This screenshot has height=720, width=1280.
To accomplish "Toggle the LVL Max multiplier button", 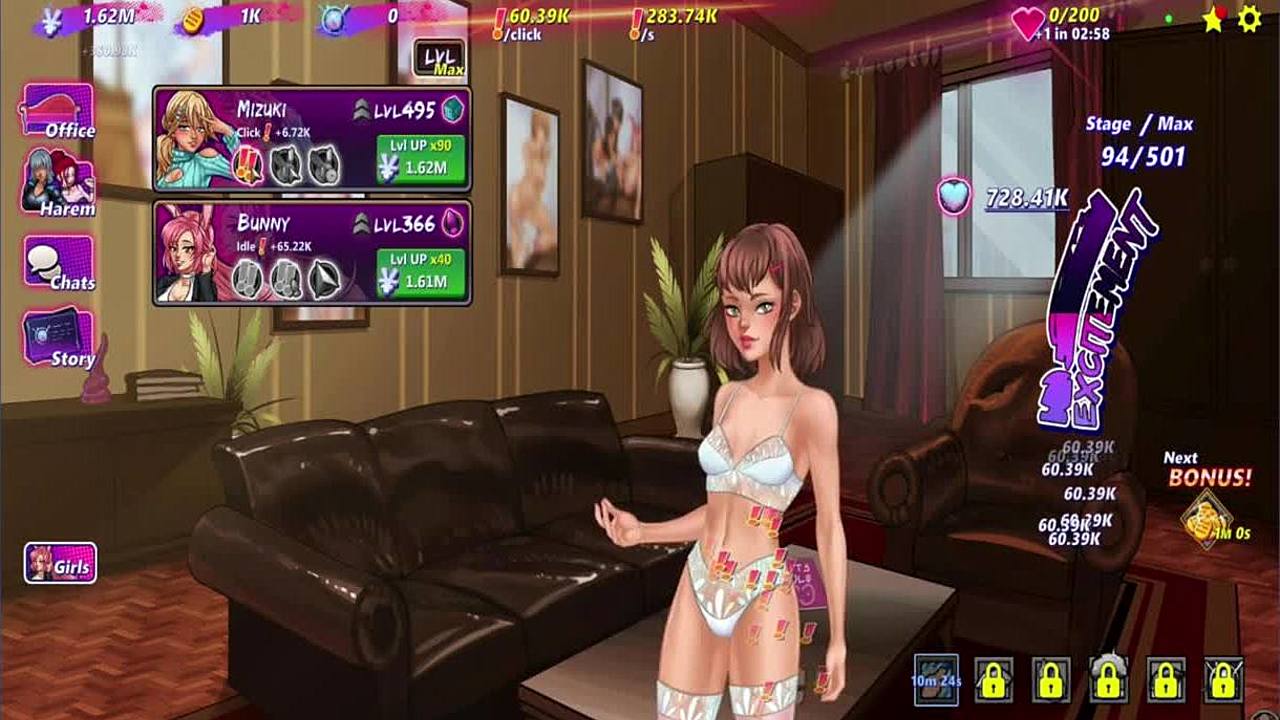I will point(439,58).
